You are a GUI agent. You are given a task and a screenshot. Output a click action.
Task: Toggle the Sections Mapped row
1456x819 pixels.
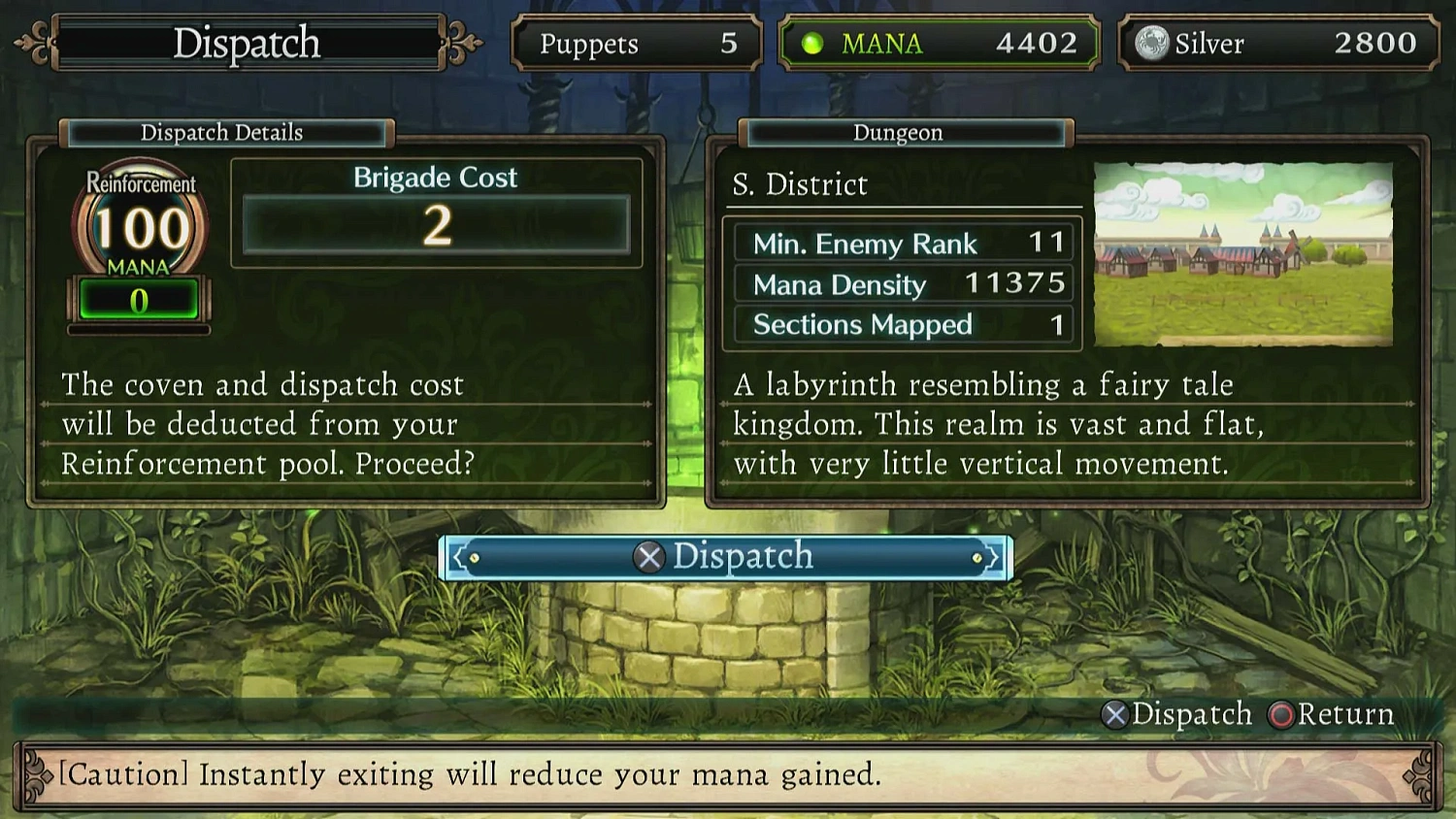pyautogui.click(x=901, y=325)
